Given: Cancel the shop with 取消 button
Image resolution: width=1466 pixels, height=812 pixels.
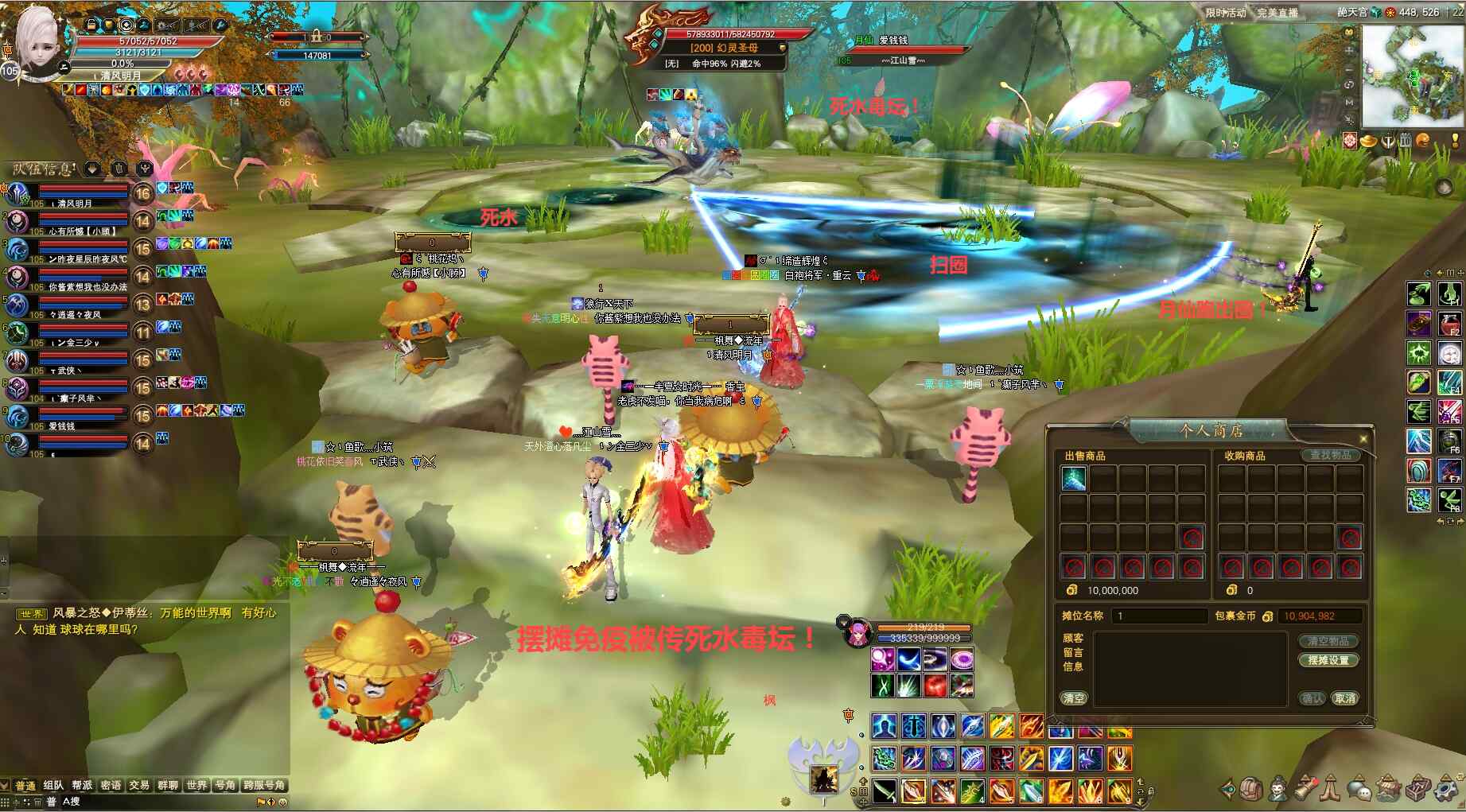Looking at the screenshot, I should pos(1345,698).
